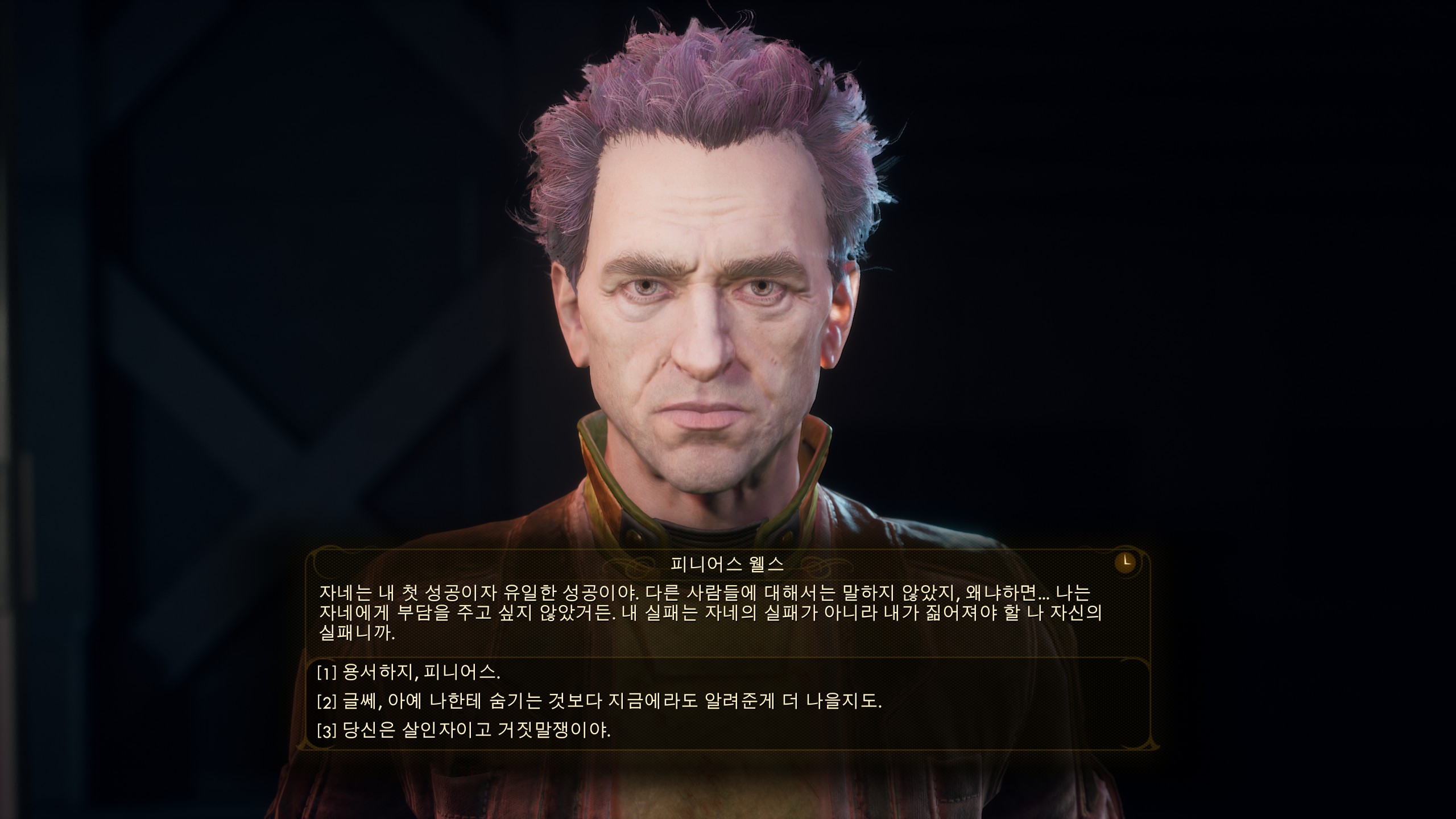Choose reply "용서하지, 피니어스."
Screen dimensions: 1456x819
pyautogui.click(x=408, y=673)
